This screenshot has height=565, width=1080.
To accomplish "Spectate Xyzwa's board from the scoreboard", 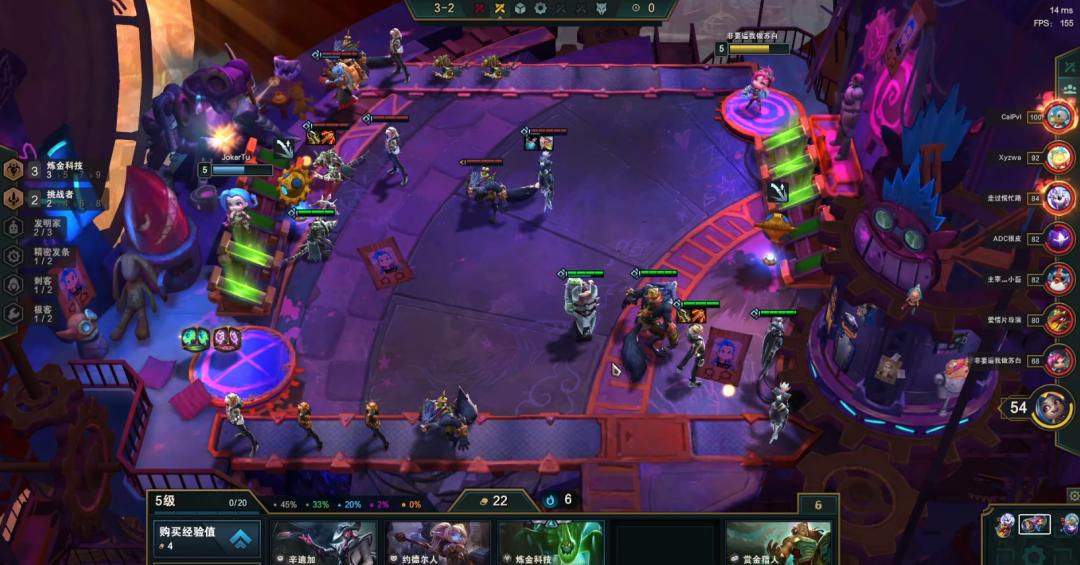I will tap(1057, 157).
